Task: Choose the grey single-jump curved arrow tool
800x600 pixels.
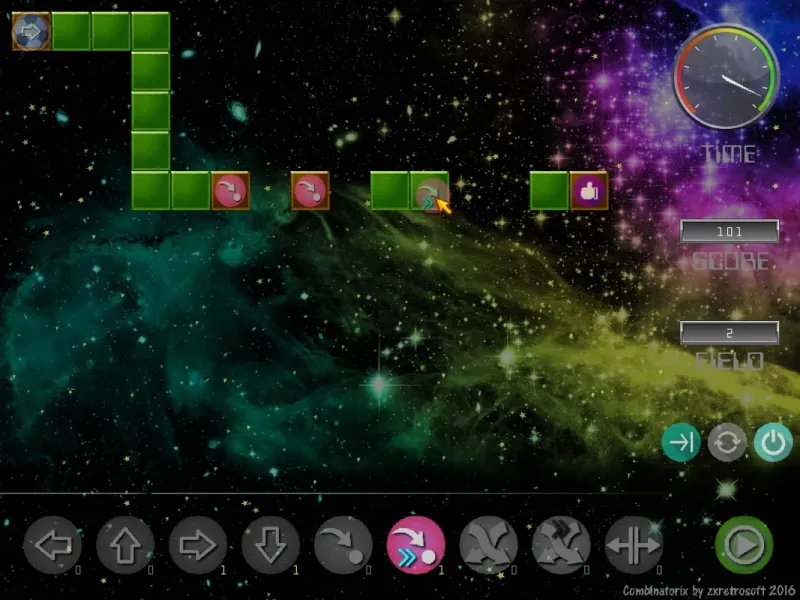Action: click(343, 546)
